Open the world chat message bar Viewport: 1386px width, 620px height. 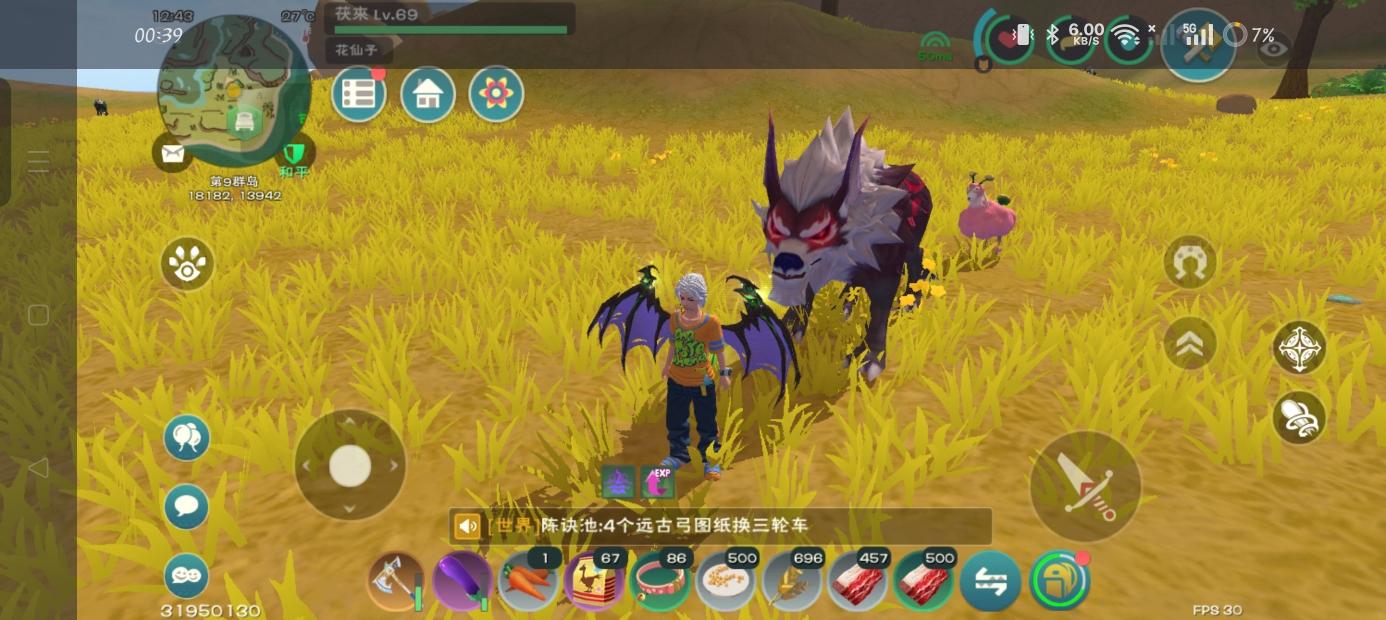pyautogui.click(x=720, y=526)
